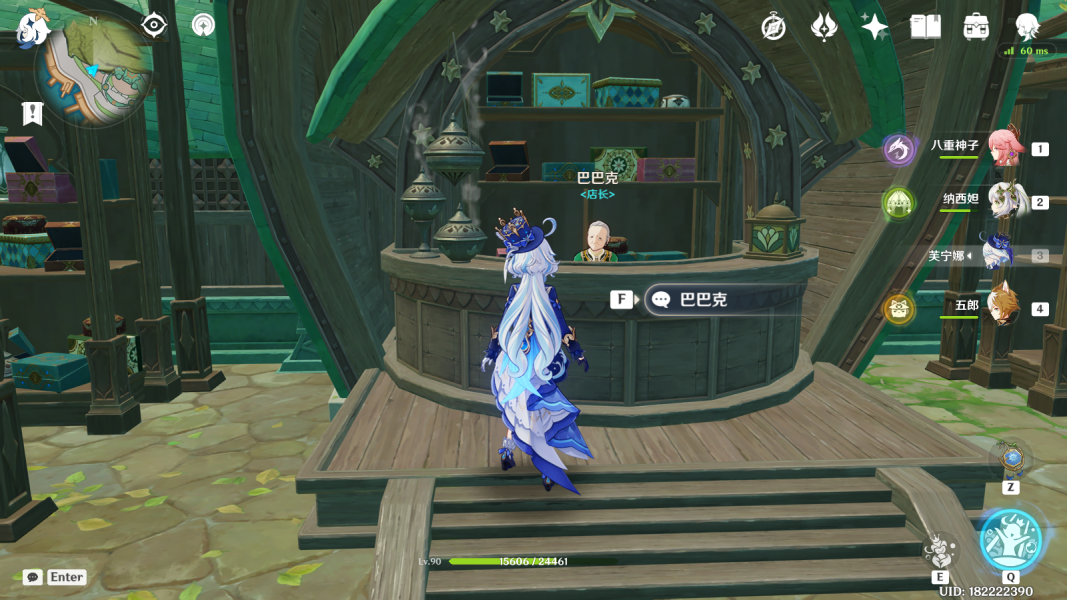
Task: Open the compass events icon
Action: click(x=773, y=27)
